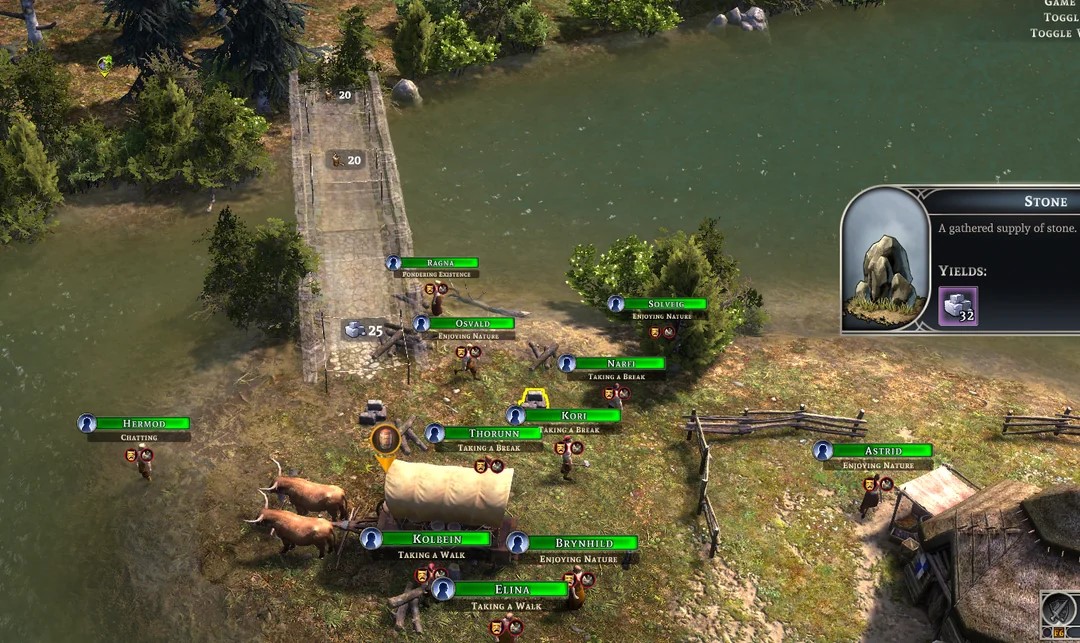
Task: Select the Kolbein name banner
Action: [x=436, y=539]
